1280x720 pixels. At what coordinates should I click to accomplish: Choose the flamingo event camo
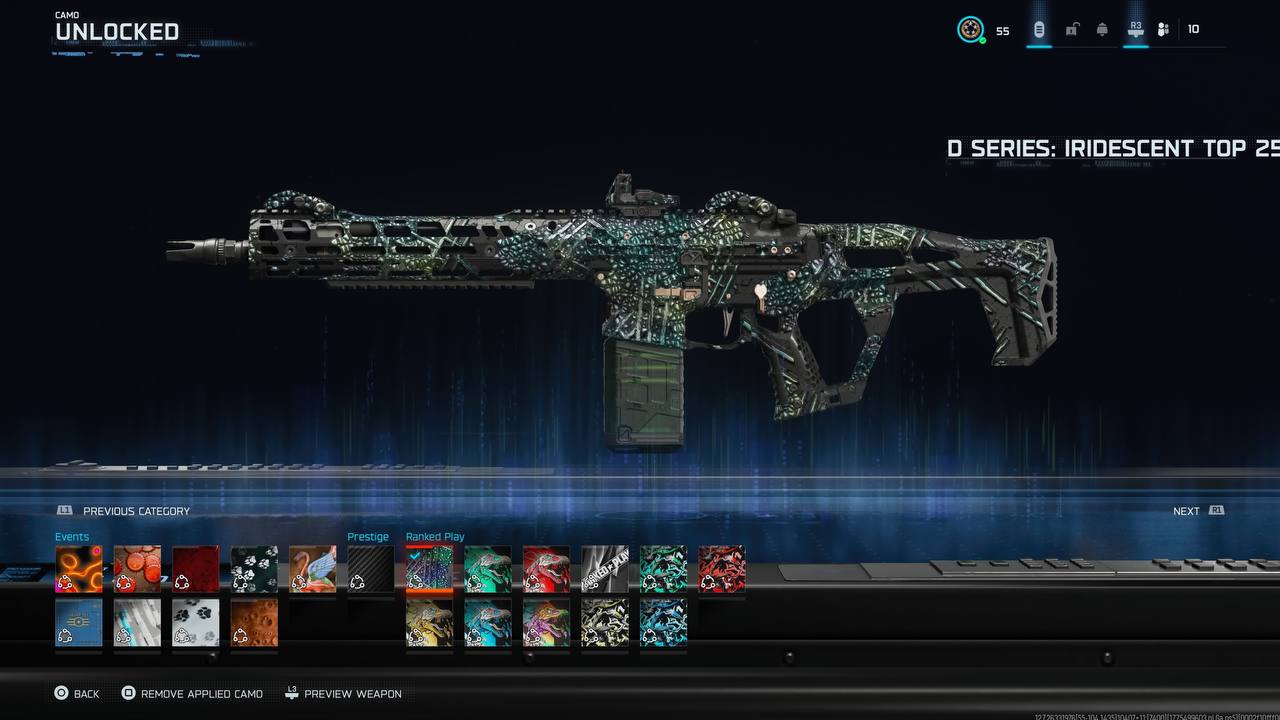tap(312, 569)
